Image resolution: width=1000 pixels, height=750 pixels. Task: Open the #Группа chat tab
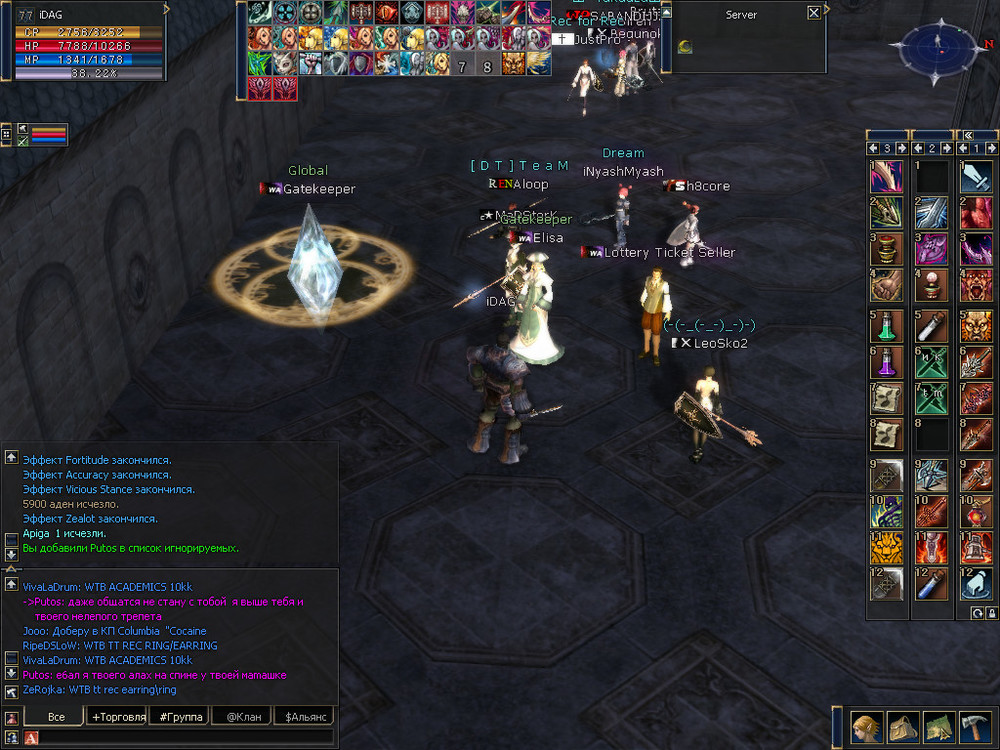point(181,717)
